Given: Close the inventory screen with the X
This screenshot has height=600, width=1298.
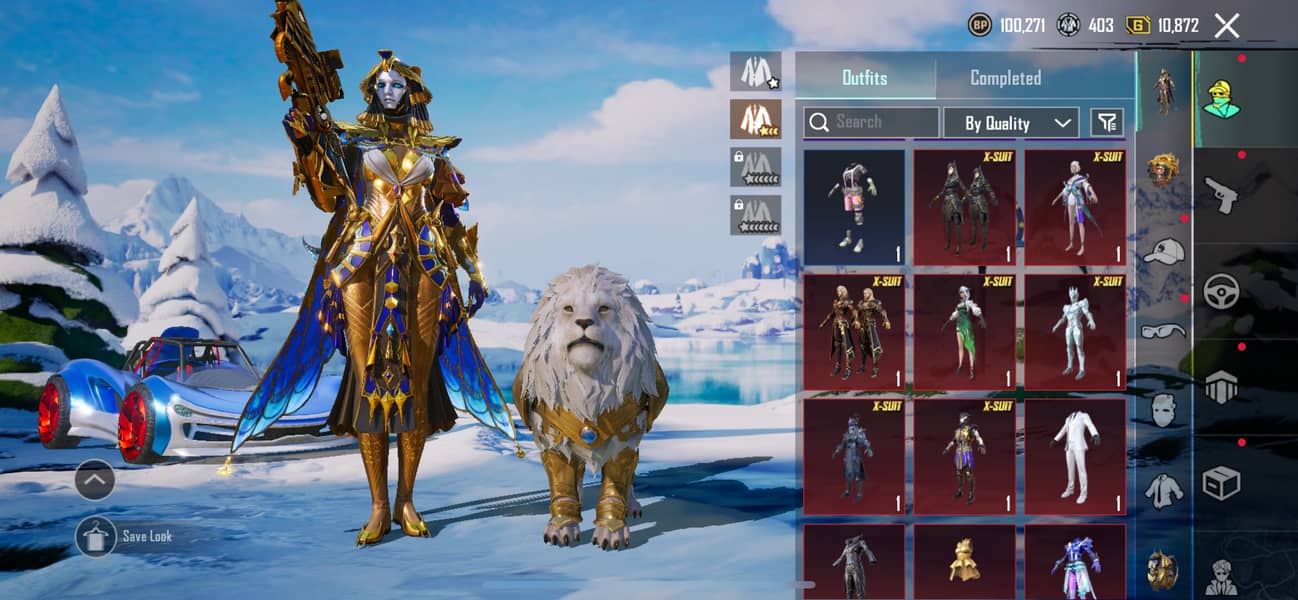Looking at the screenshot, I should coord(1226,26).
